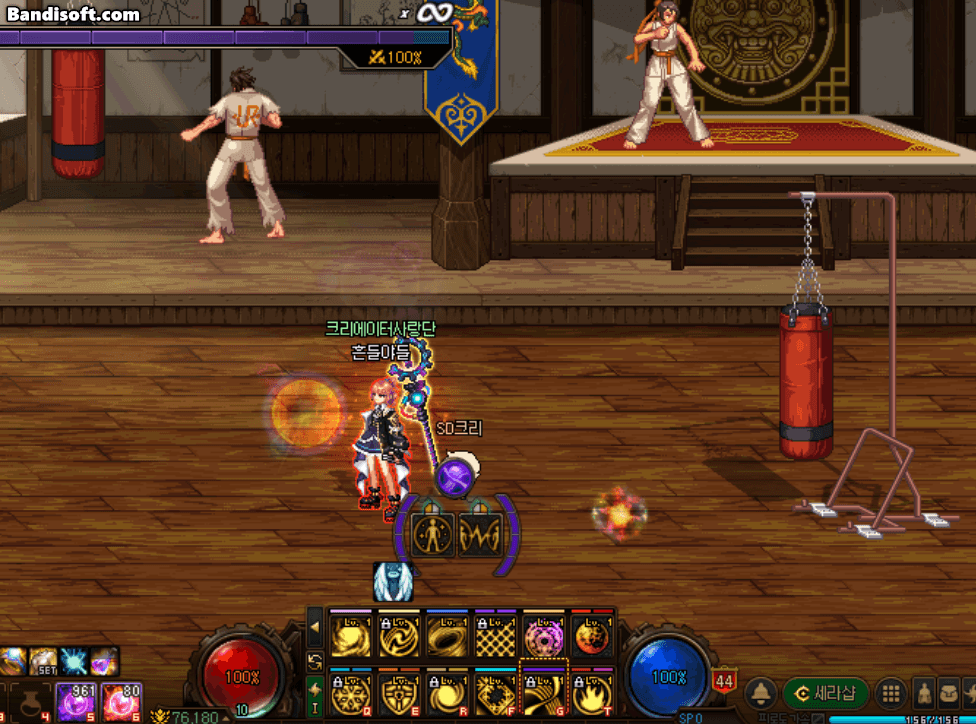Click the skill bar swap arrows button
Screen dimensions: 976x724
[x=315, y=661]
